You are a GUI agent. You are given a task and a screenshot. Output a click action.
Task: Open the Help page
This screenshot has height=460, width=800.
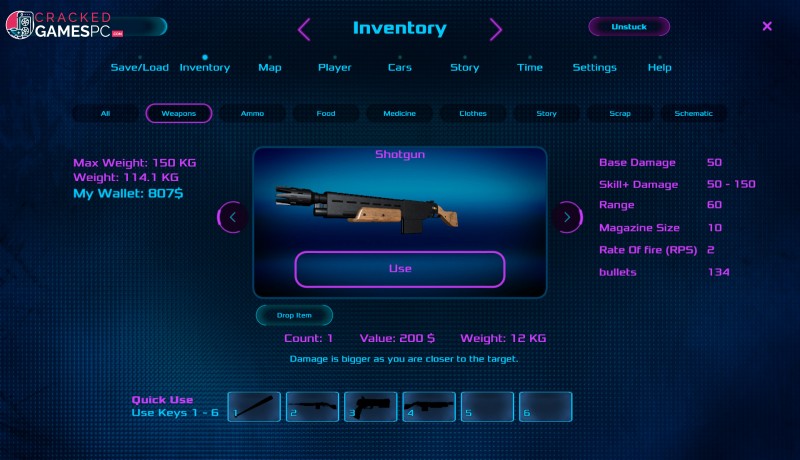pyautogui.click(x=659, y=67)
